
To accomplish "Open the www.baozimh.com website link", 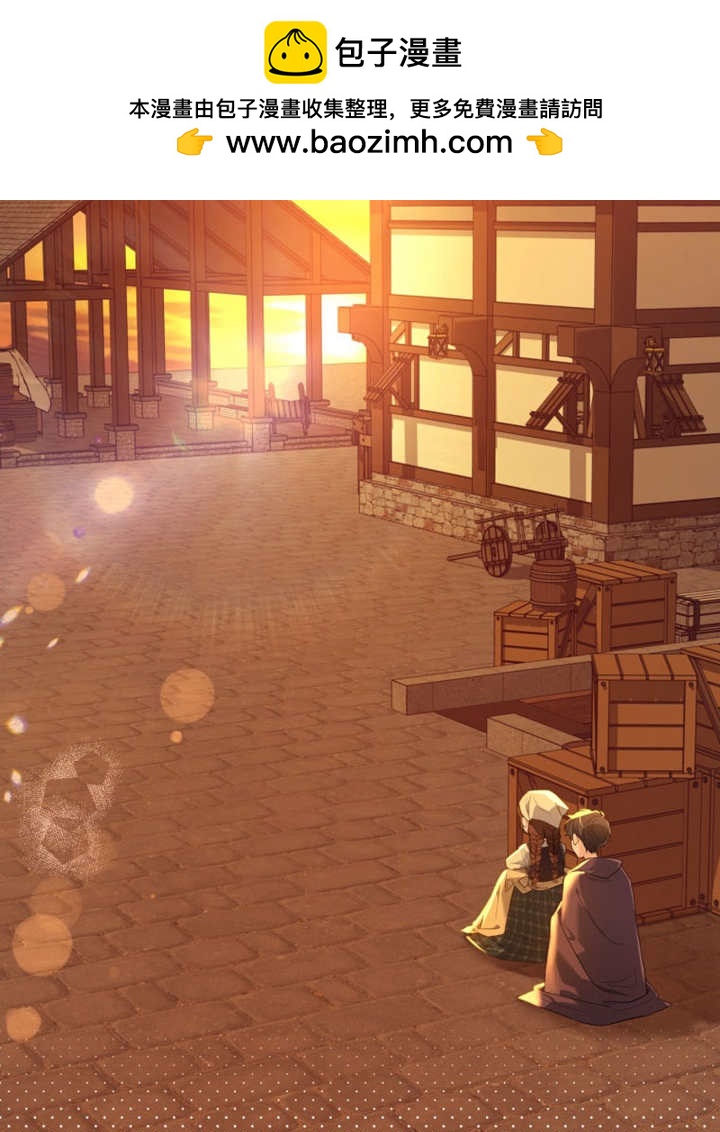I will [369, 142].
